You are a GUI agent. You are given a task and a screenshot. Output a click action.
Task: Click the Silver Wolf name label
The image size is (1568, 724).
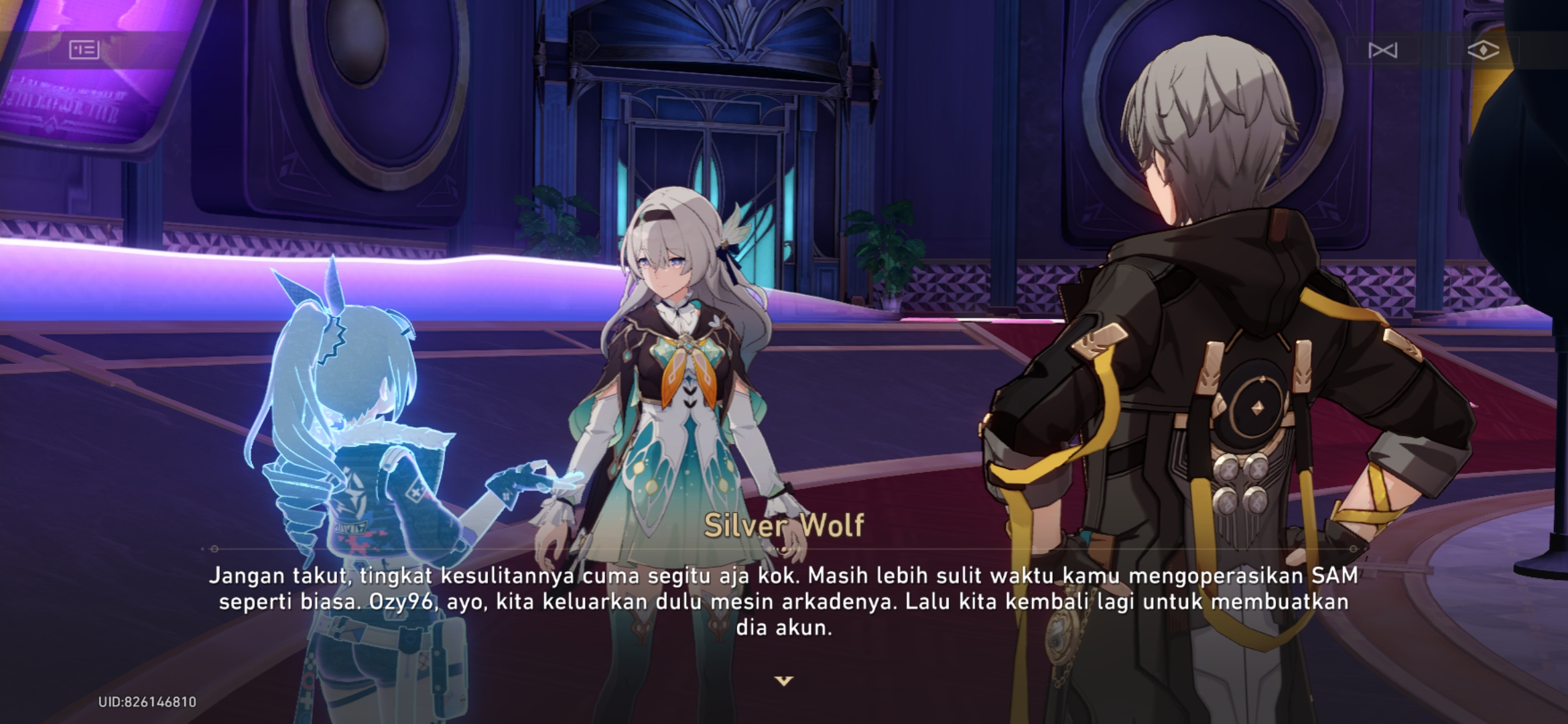[783, 527]
